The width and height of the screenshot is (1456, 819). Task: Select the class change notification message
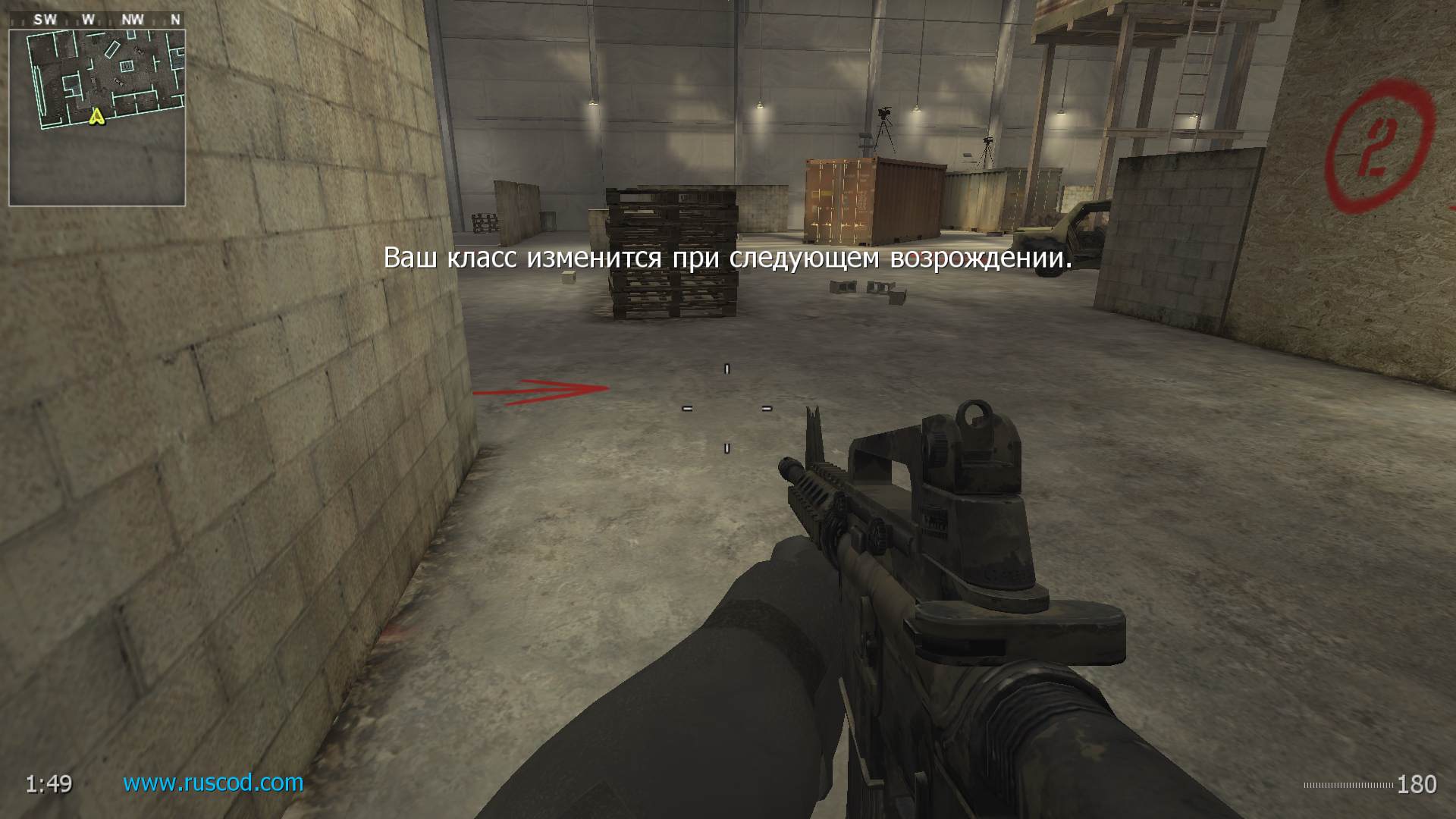(728, 259)
